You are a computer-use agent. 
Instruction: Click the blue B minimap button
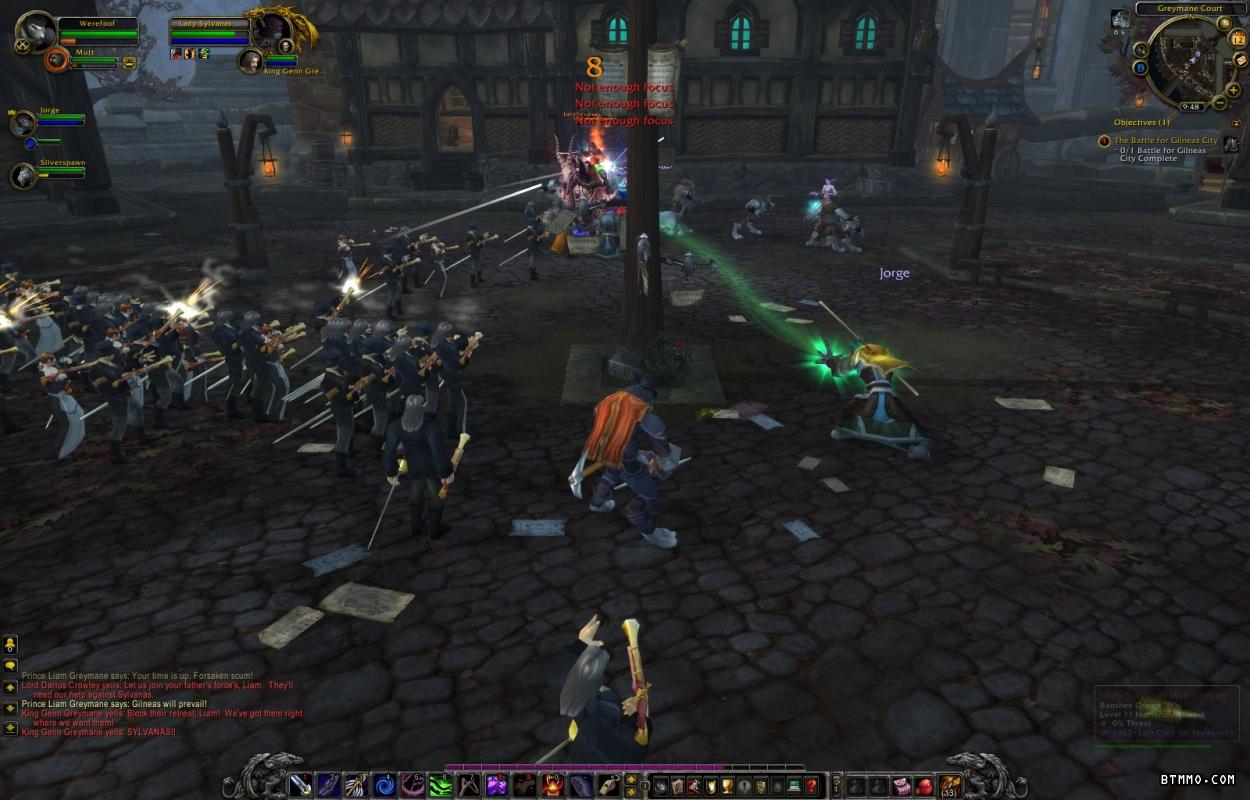(x=1140, y=68)
